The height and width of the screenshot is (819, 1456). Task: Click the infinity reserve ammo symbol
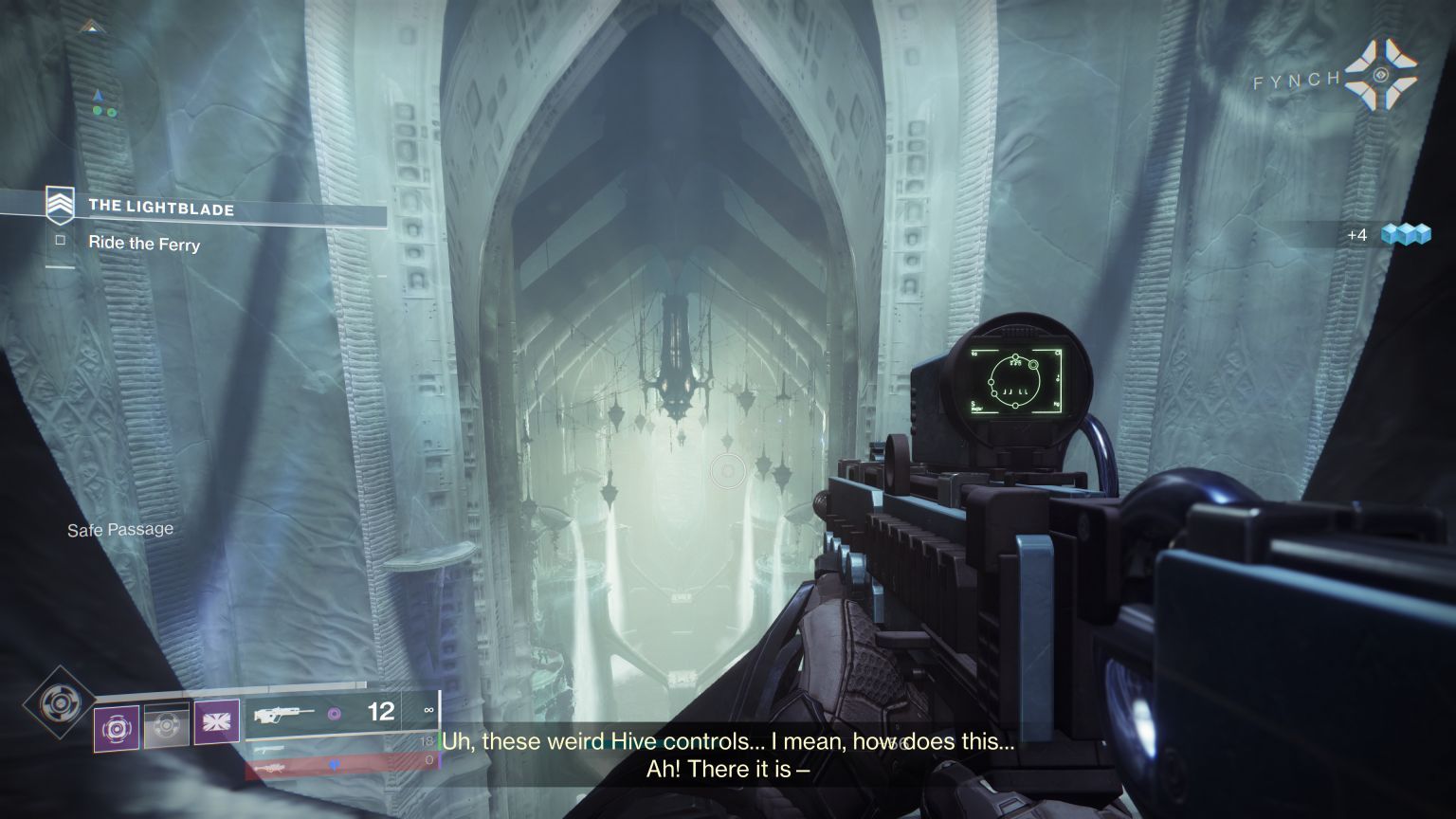428,711
